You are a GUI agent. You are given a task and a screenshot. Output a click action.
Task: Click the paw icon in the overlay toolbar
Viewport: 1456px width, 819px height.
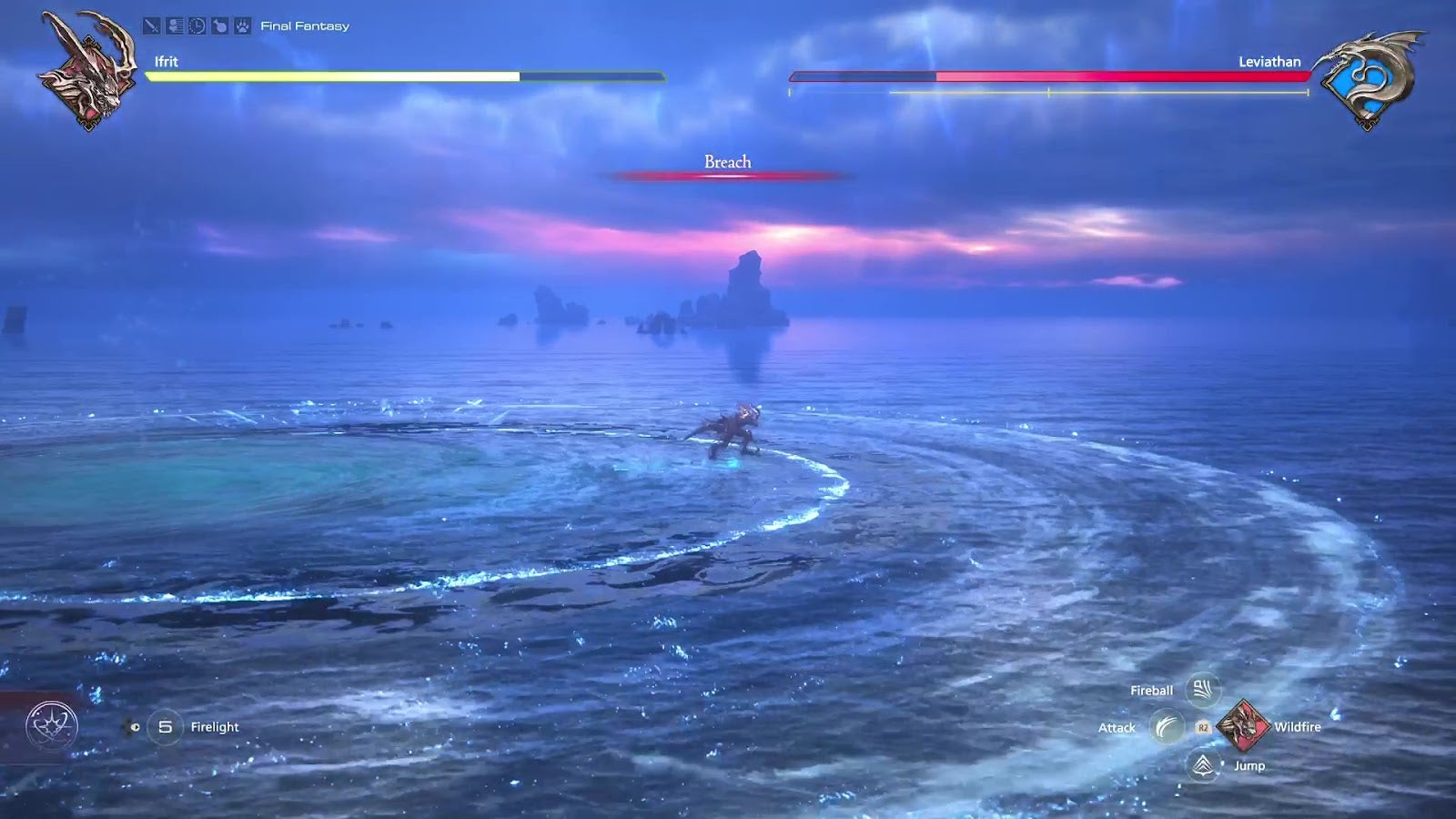tap(242, 26)
